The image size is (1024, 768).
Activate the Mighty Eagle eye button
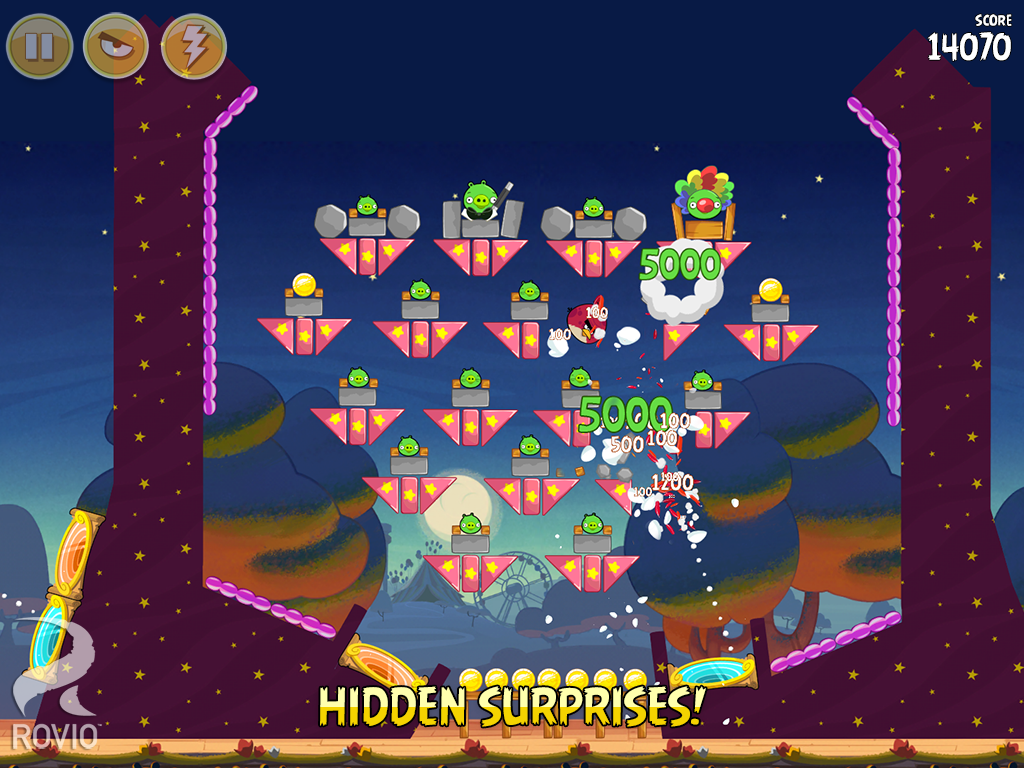click(x=116, y=46)
